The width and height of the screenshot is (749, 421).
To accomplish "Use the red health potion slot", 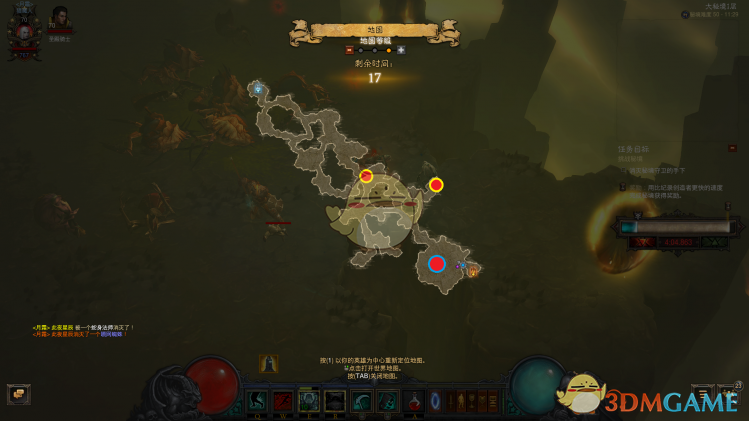I will (412, 402).
